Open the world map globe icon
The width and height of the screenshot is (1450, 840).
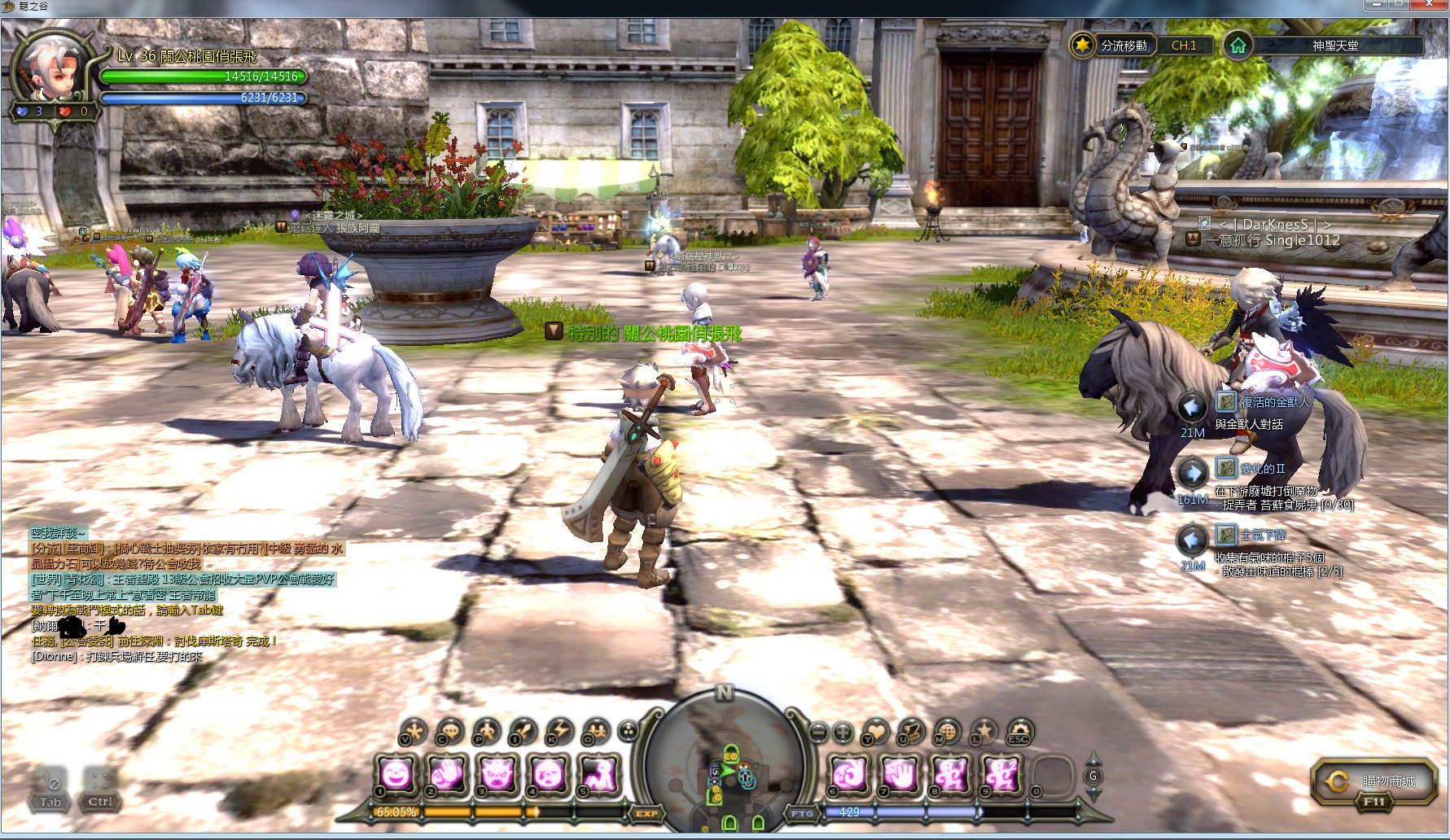tap(947, 732)
